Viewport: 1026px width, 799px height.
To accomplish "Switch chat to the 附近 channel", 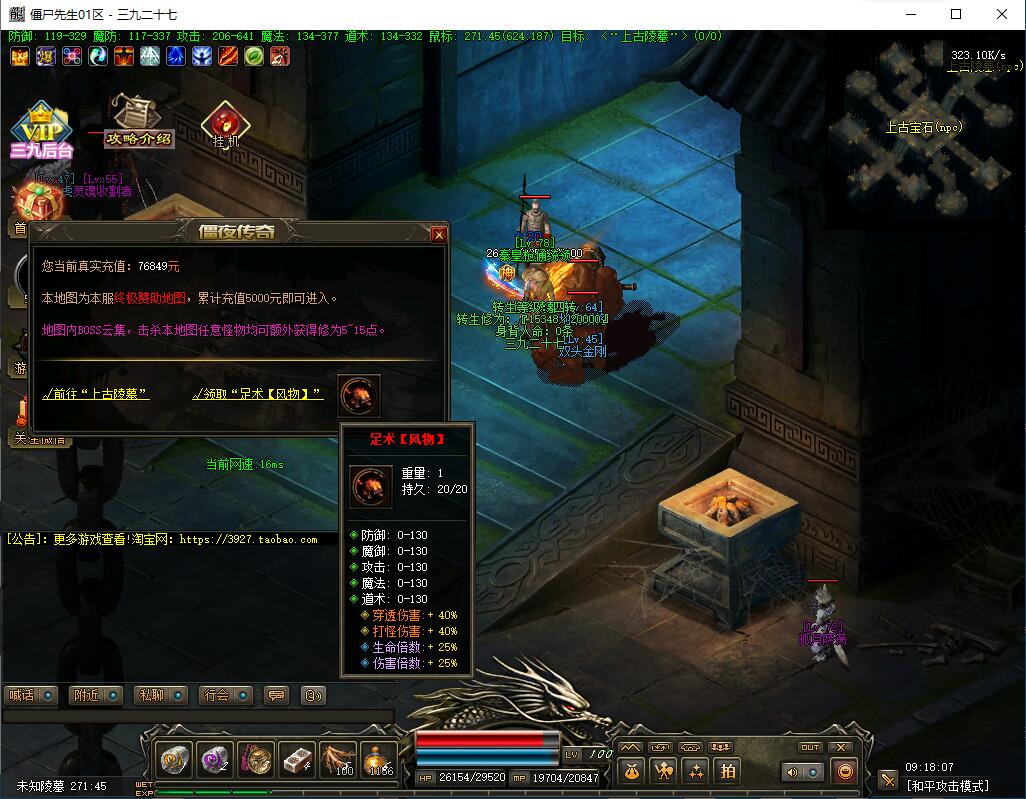I will coord(96,695).
